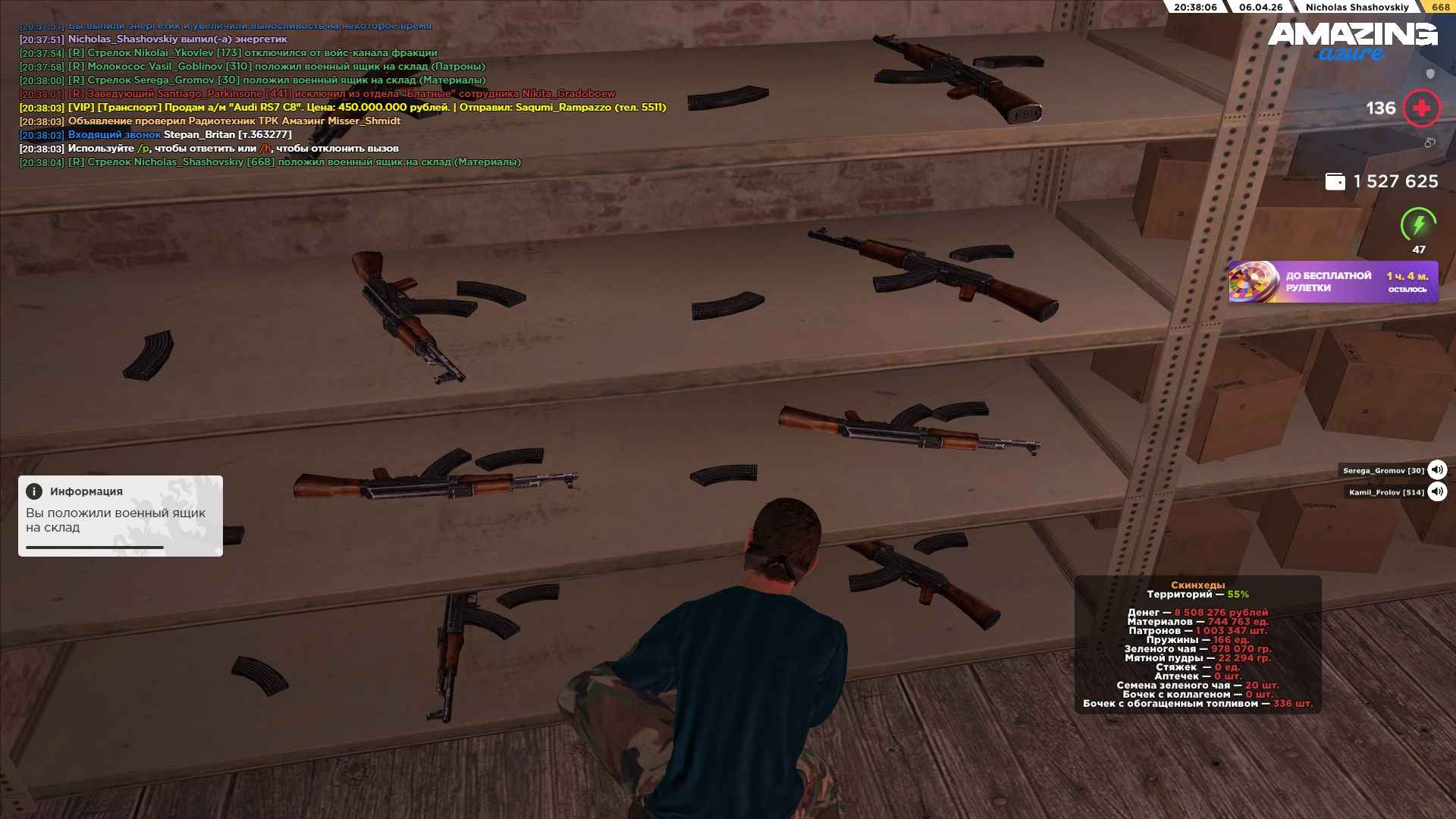Click the red health cross icon
Image resolution: width=1456 pixels, height=819 pixels.
point(1421,108)
